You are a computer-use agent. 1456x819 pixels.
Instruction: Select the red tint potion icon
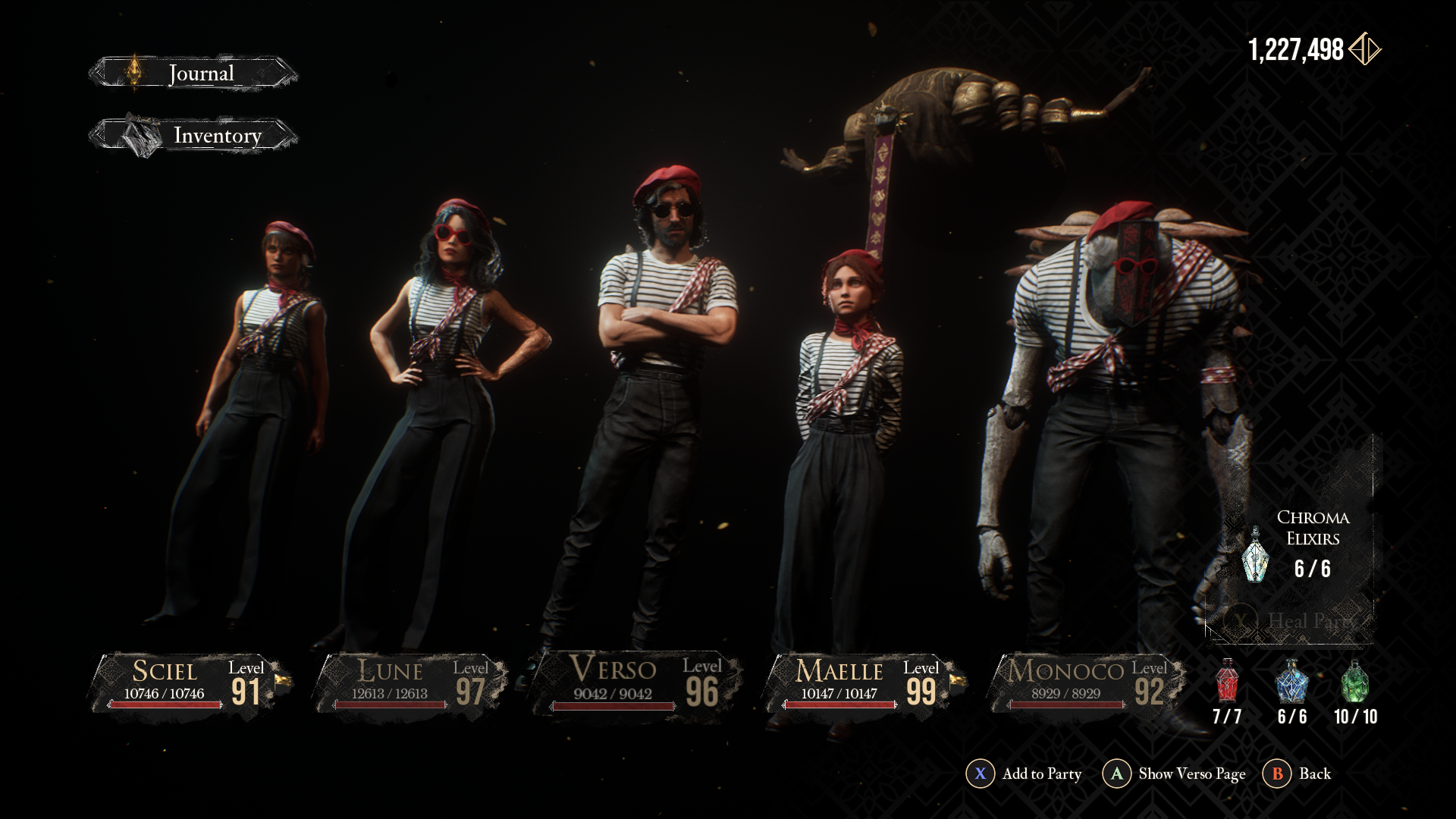pos(1227,681)
